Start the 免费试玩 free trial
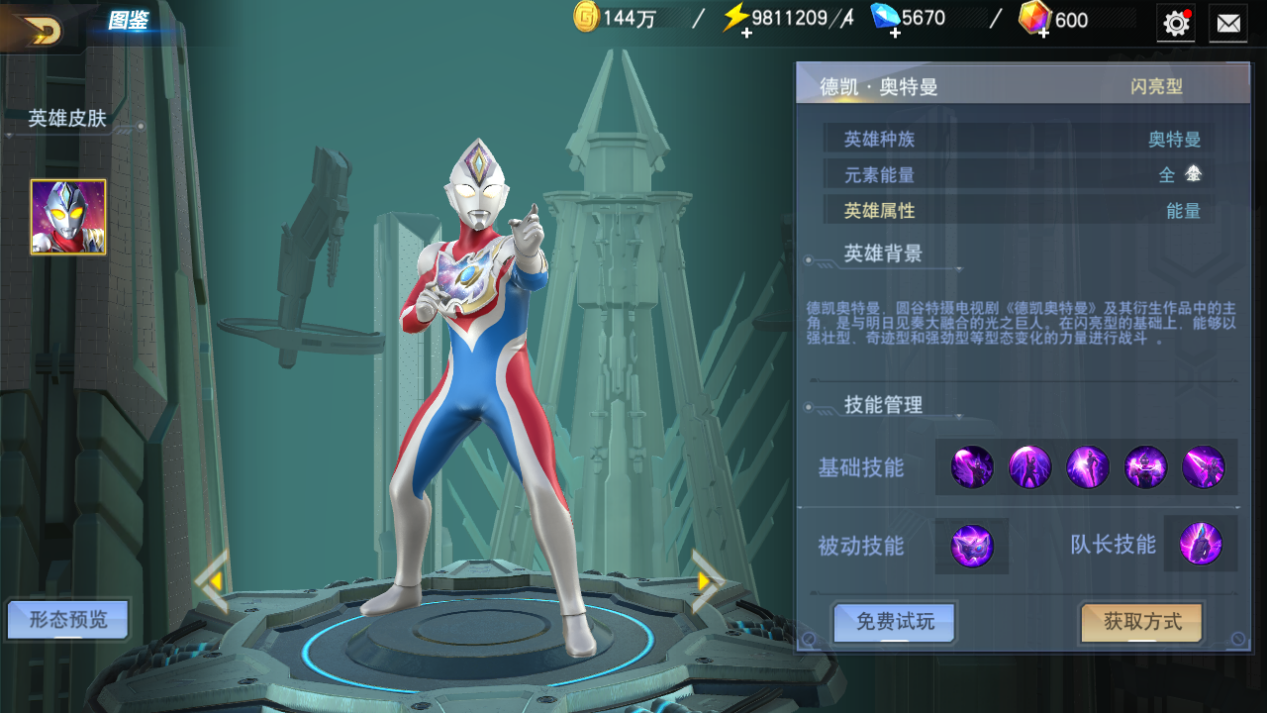Image resolution: width=1267 pixels, height=713 pixels. [x=895, y=622]
